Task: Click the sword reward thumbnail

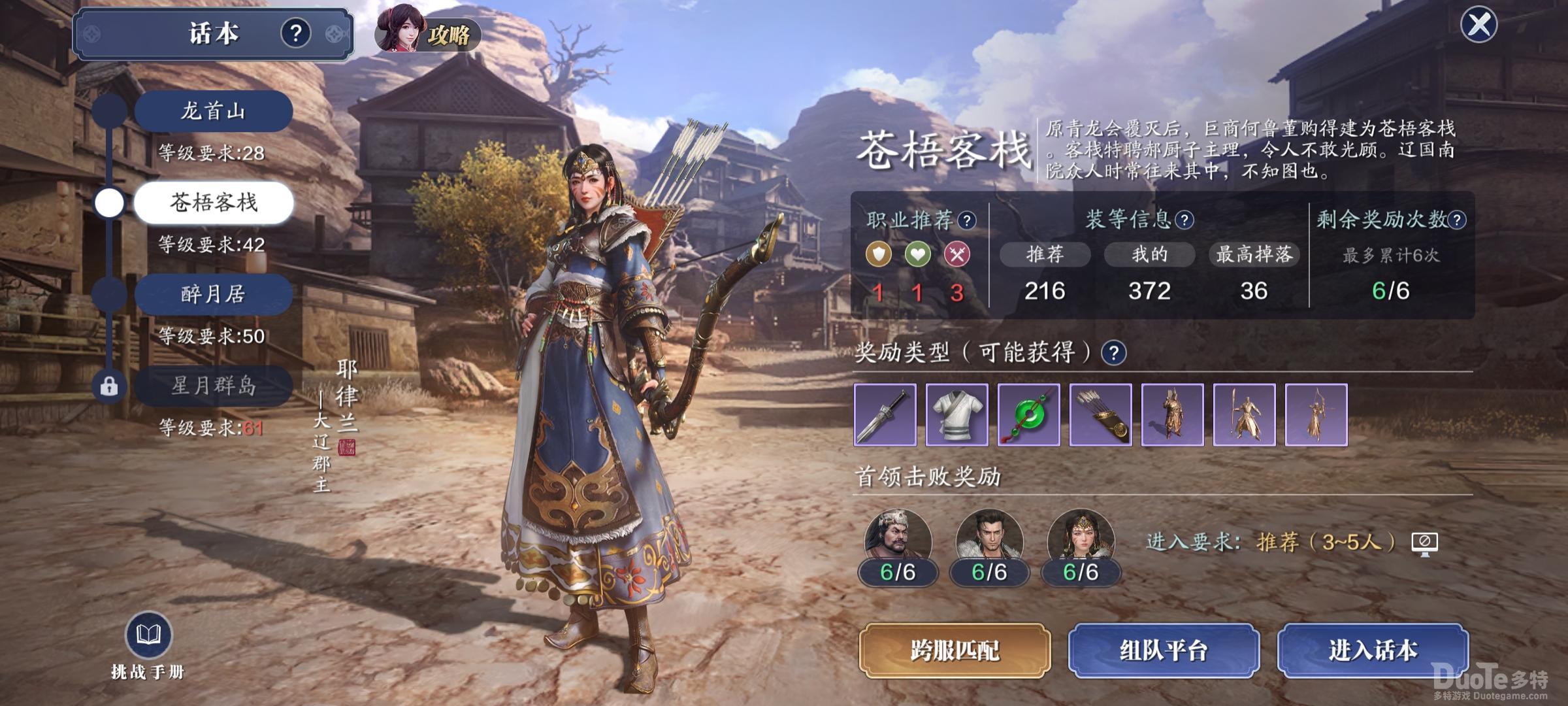Action: click(885, 415)
